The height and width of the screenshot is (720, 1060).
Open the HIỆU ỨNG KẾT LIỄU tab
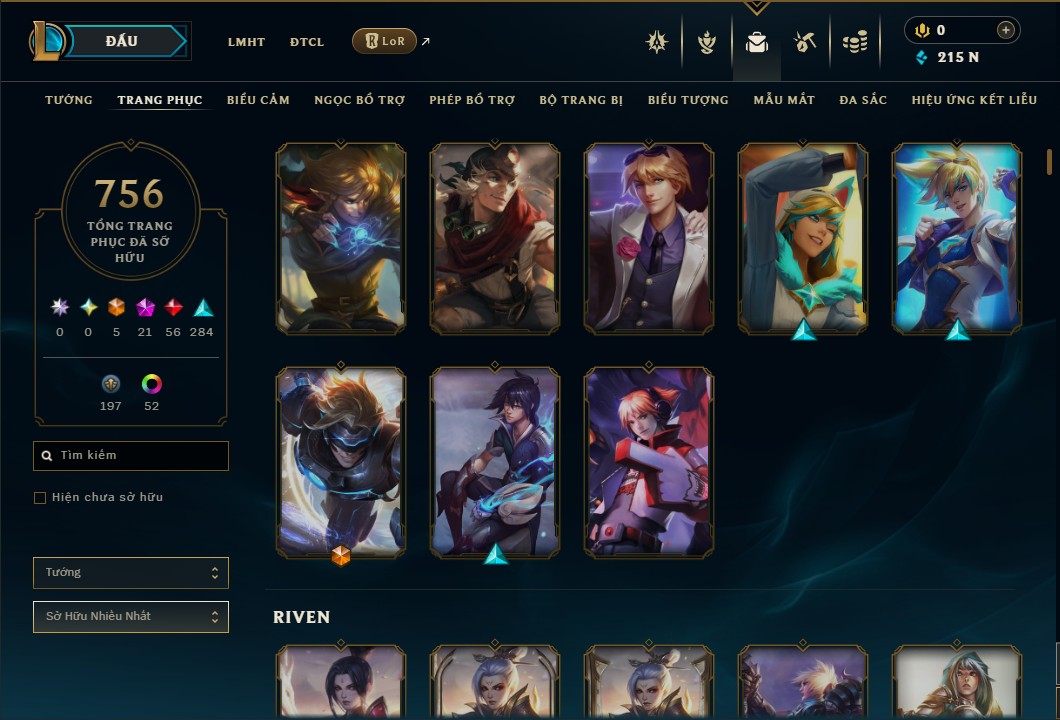(974, 100)
